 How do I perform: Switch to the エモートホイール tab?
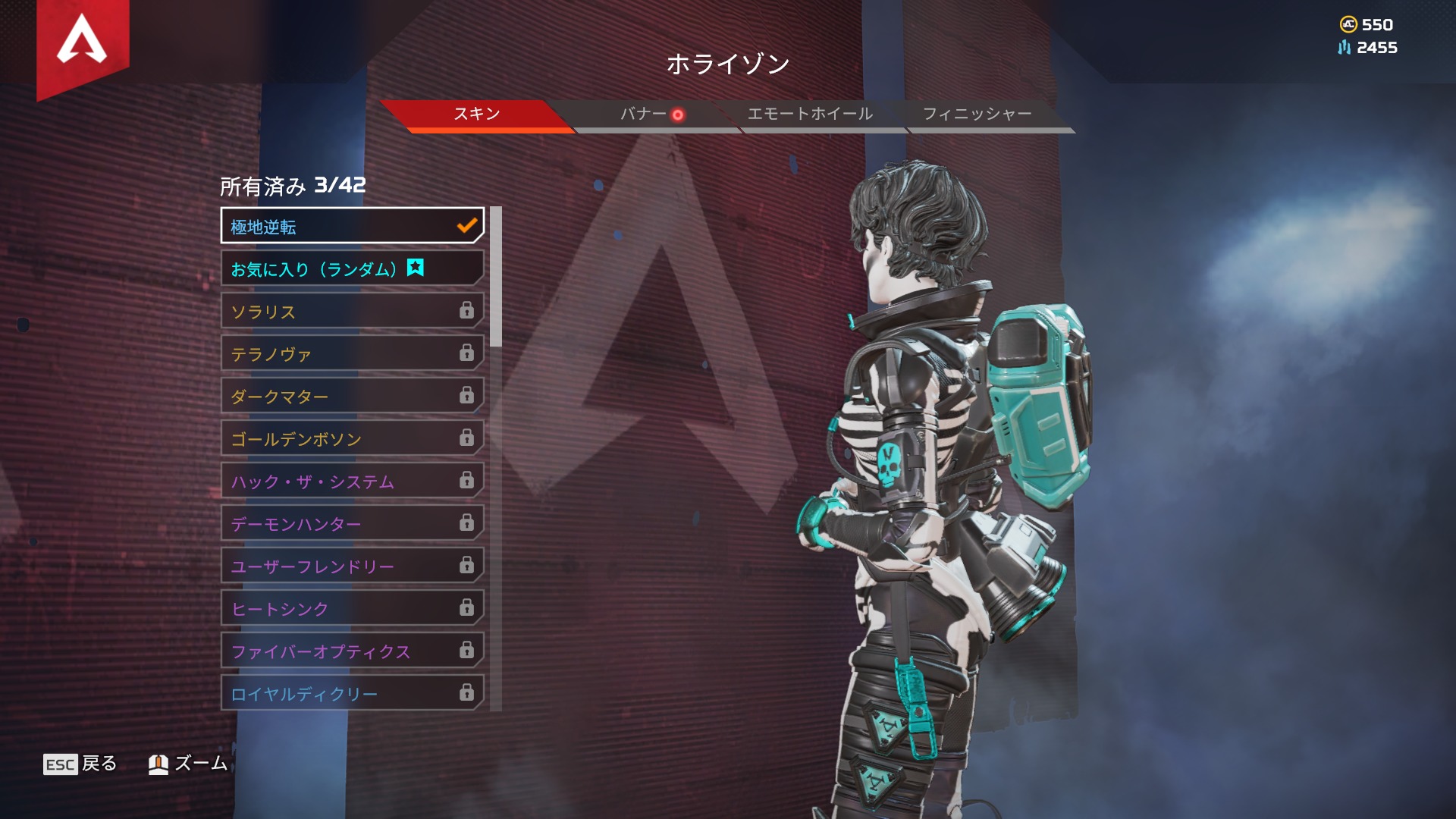click(x=810, y=115)
